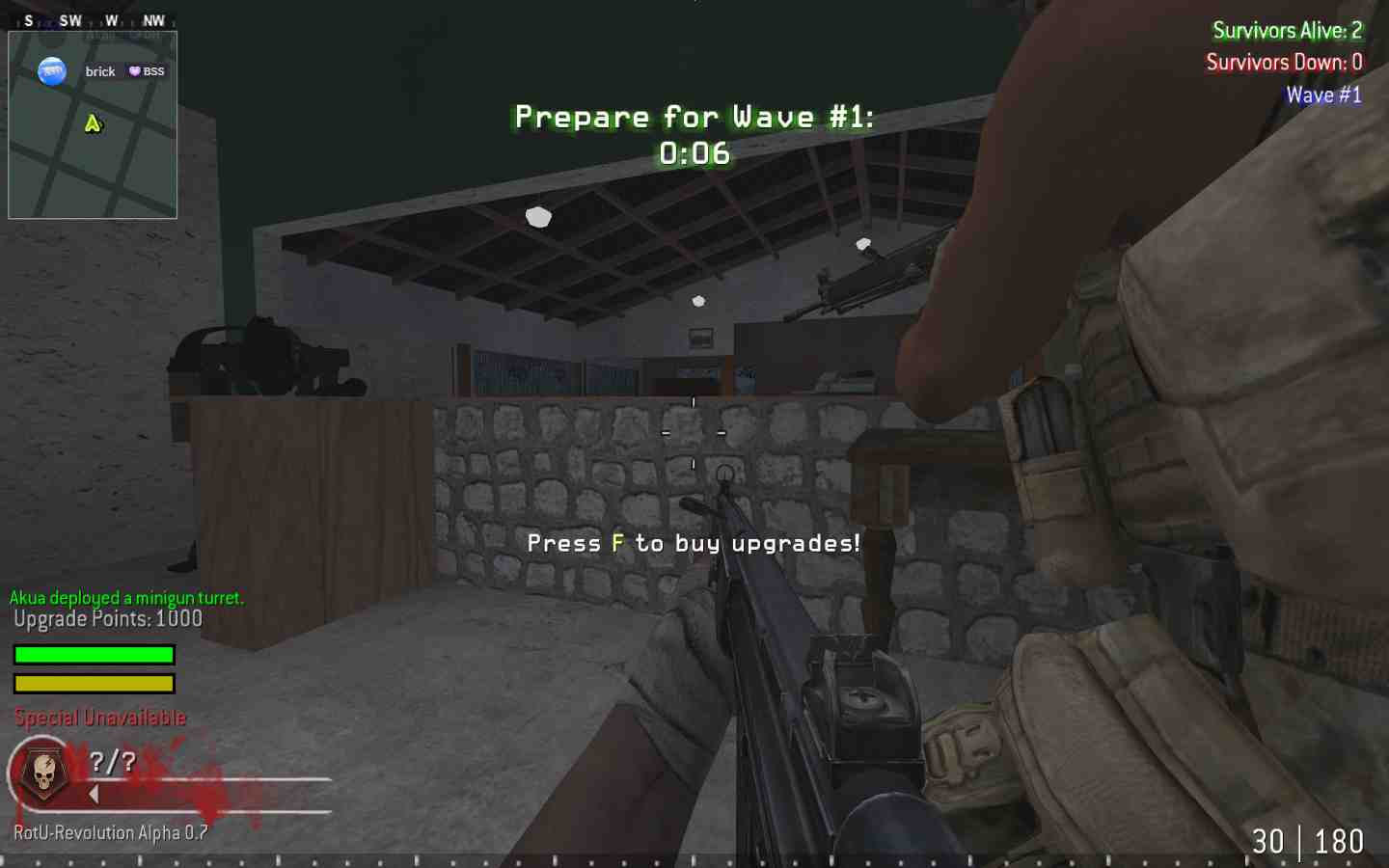
Task: Select the SW marker on the top compass
Action: (69, 18)
